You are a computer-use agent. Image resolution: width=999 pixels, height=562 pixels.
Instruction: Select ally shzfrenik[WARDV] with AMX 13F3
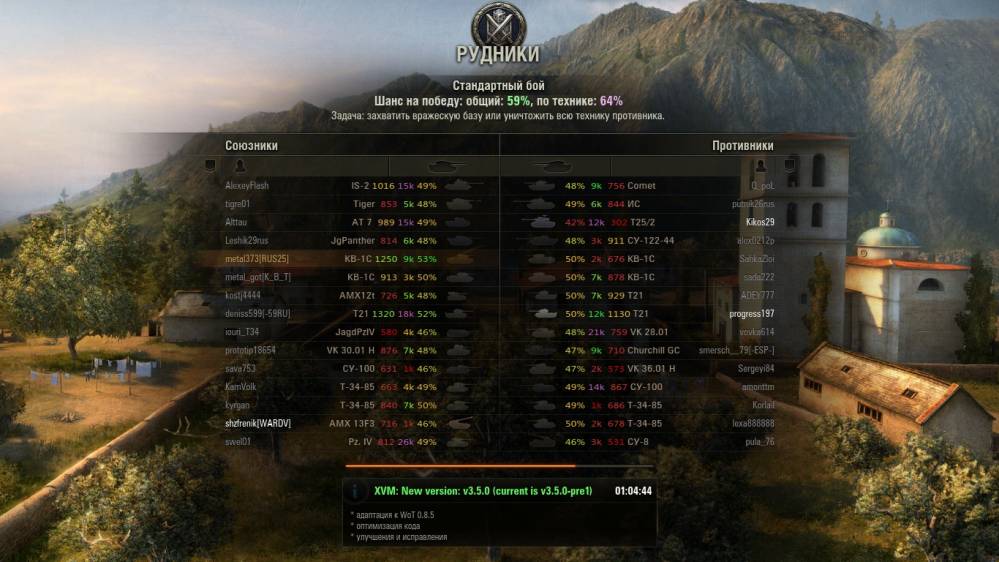click(258, 423)
